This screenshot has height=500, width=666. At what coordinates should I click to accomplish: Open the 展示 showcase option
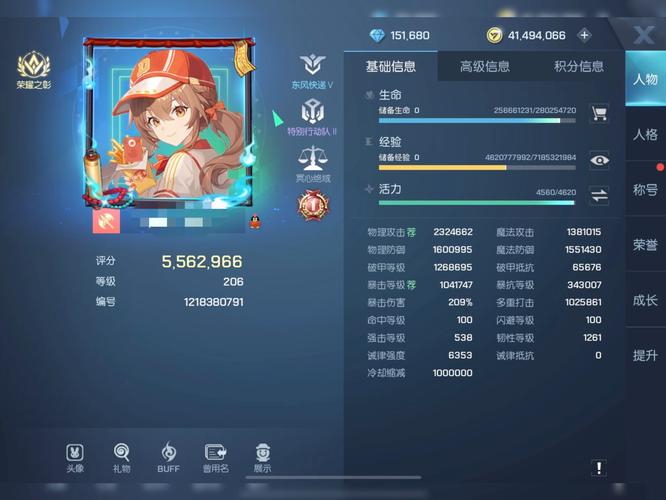tap(262, 458)
